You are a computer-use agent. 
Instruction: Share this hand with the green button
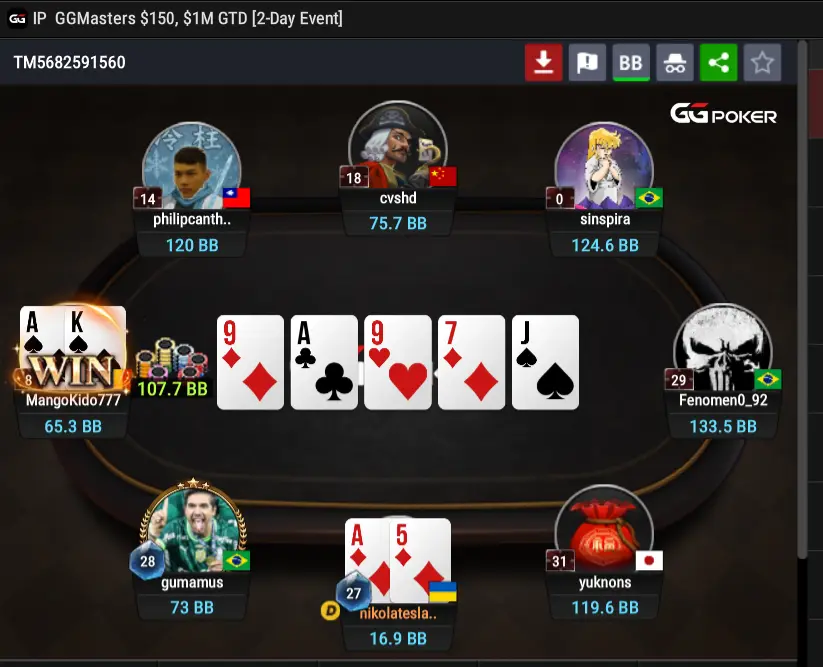pyautogui.click(x=718, y=63)
